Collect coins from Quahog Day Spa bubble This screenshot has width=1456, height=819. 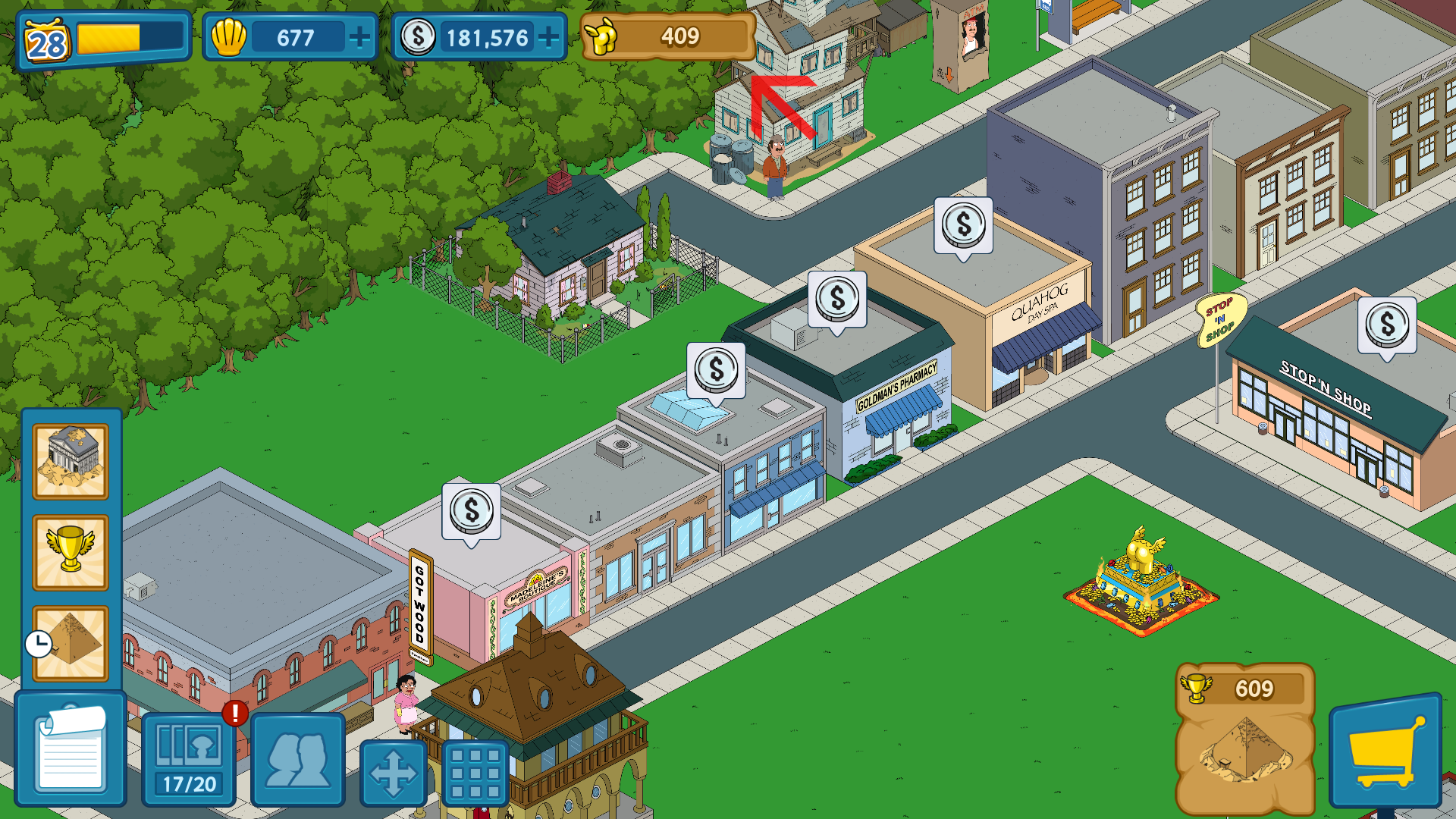(963, 225)
